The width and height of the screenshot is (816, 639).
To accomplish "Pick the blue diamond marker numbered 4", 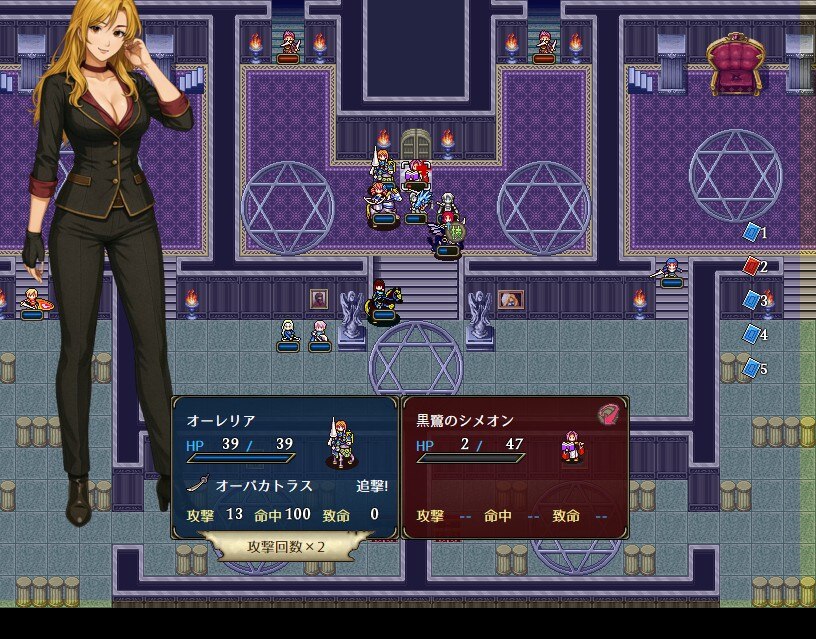I will (752, 334).
